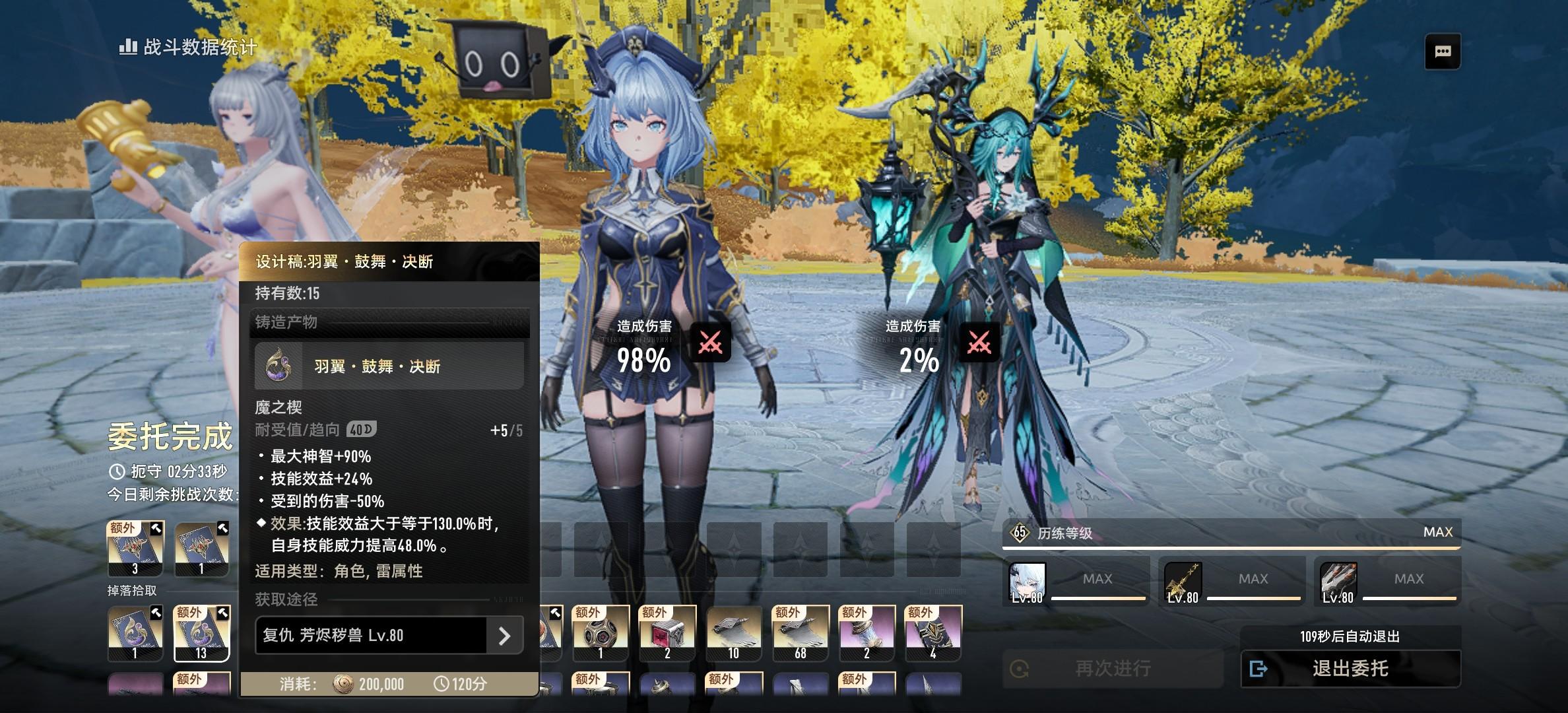Select the blueprint slot with quantity 13
The image size is (1568, 713).
point(201,633)
